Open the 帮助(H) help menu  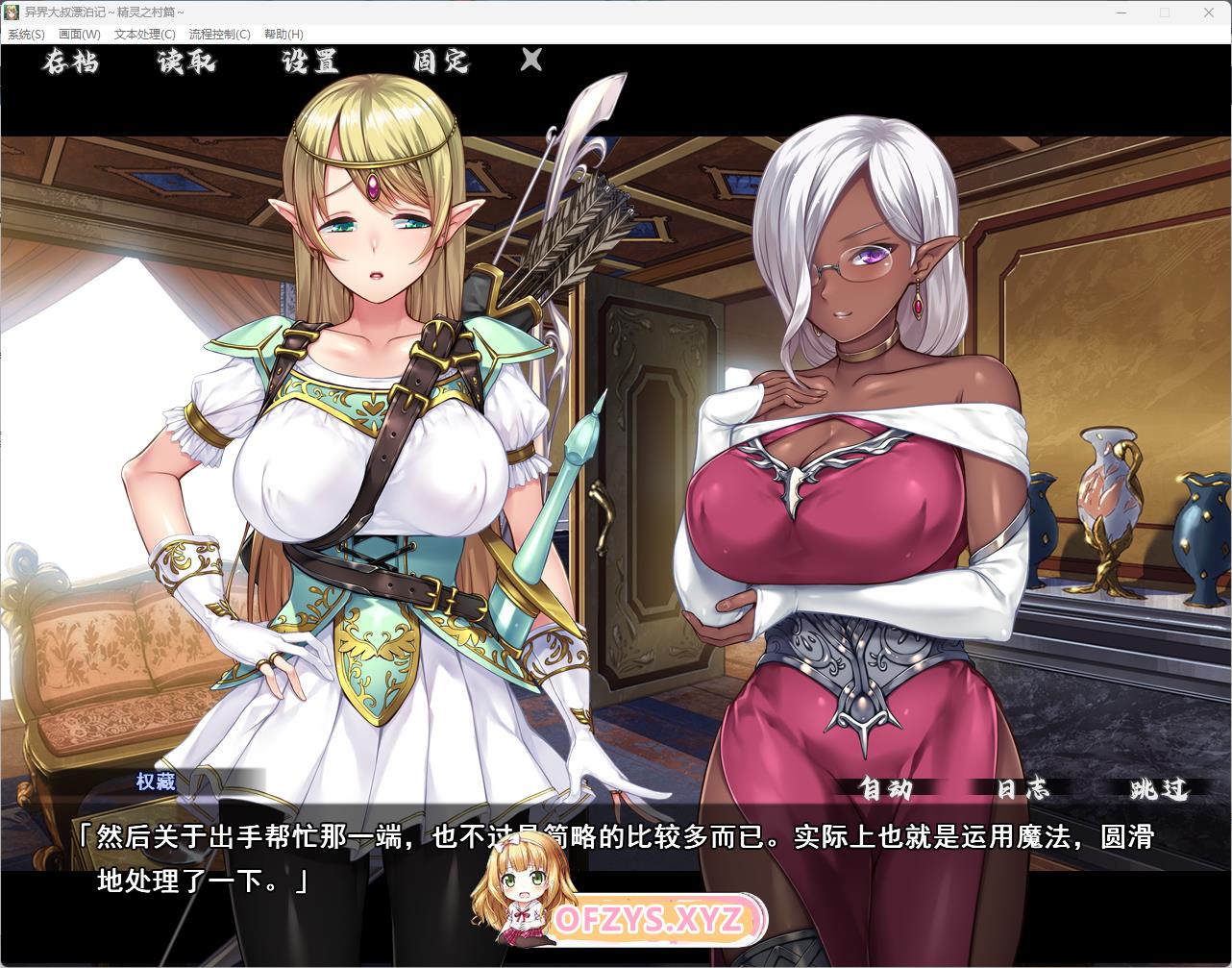point(283,35)
